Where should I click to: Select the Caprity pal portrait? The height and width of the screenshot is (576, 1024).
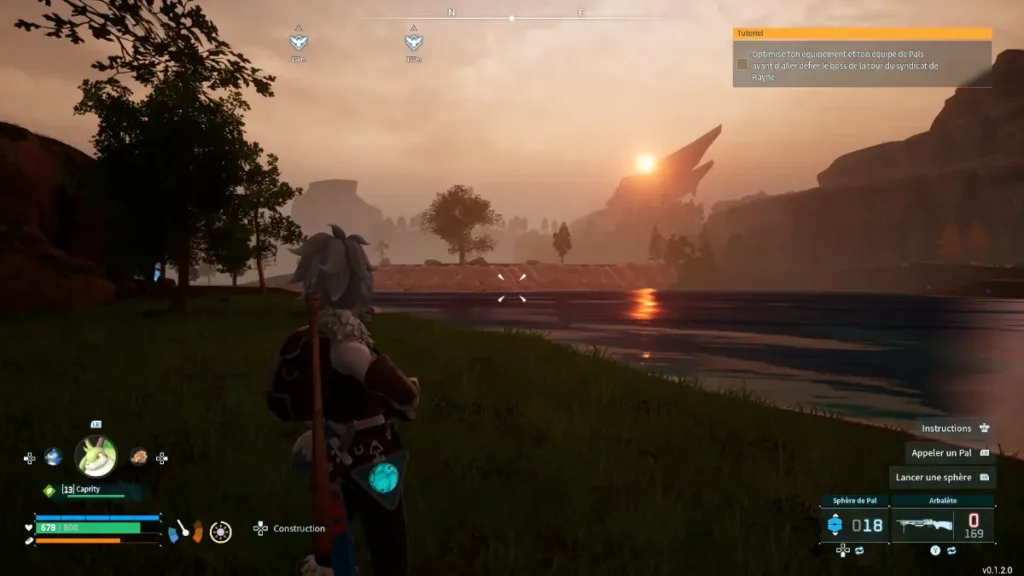(95, 457)
